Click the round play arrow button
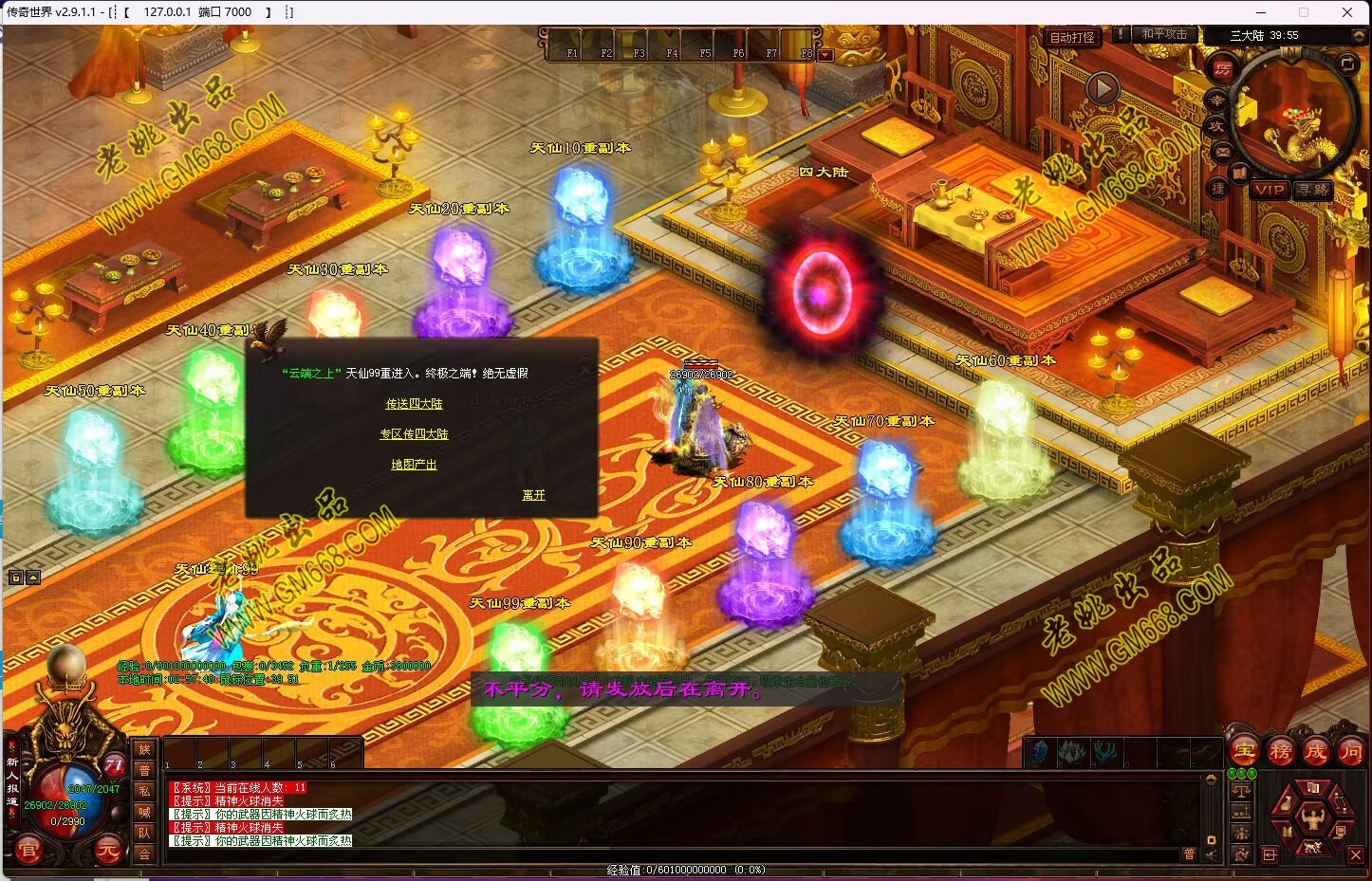Screen dimensions: 1372x881 coord(1102,89)
